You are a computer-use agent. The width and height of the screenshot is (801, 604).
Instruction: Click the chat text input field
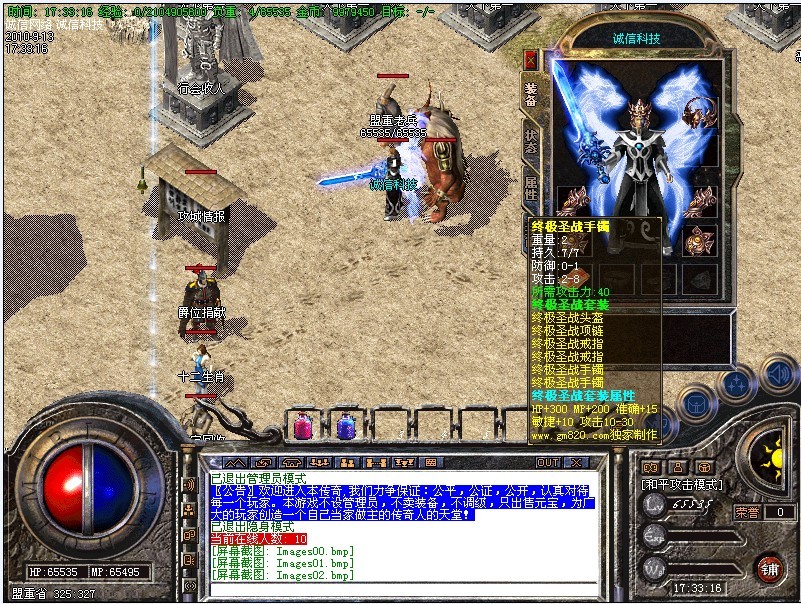click(x=400, y=588)
